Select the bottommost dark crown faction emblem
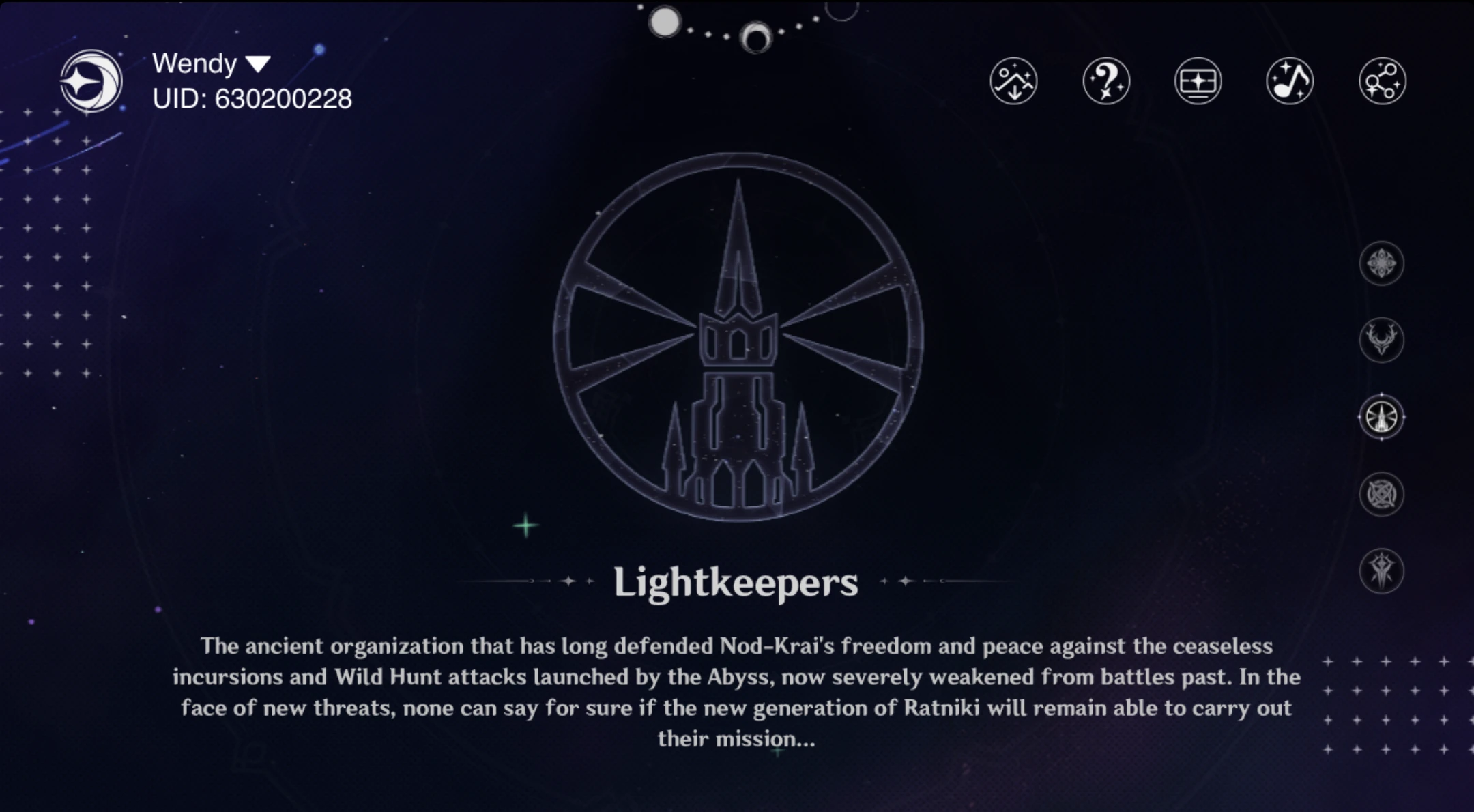Viewport: 1474px width, 812px height. click(1382, 571)
